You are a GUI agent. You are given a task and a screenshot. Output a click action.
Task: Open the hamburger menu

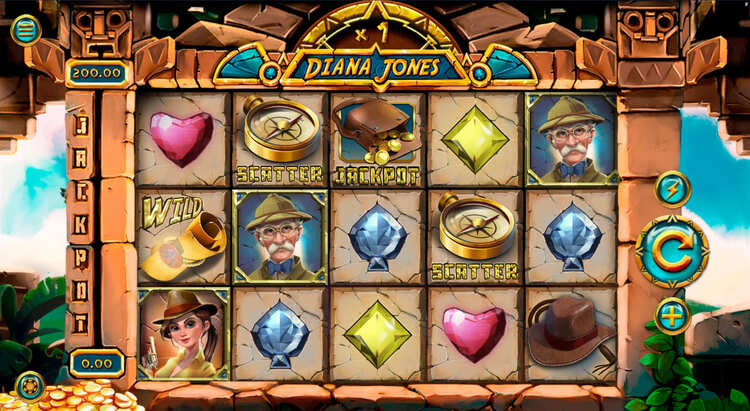point(25,29)
